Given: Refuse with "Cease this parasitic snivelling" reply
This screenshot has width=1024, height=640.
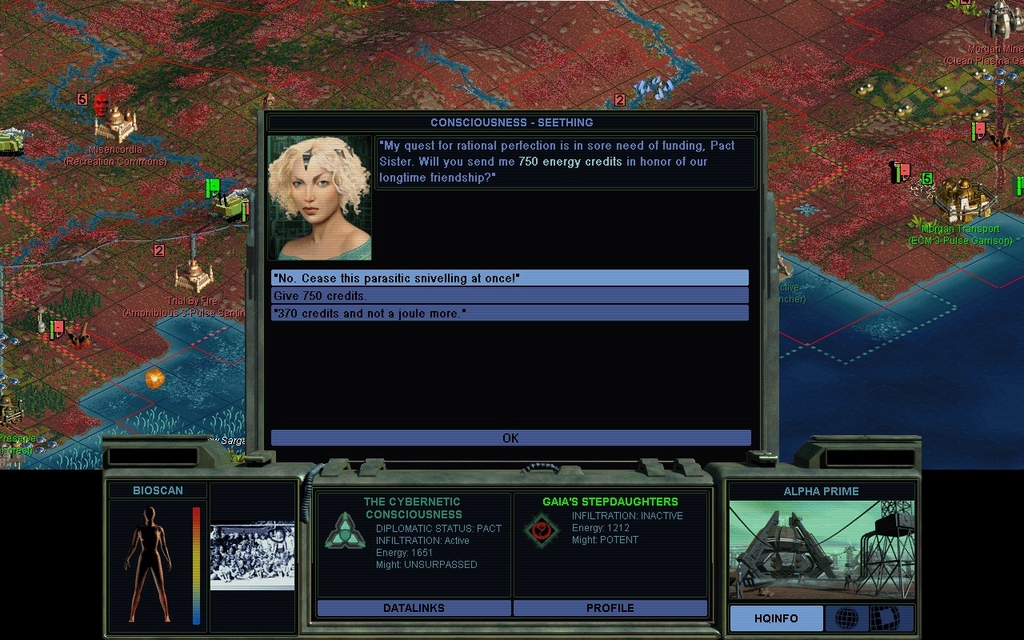Looking at the screenshot, I should 509,278.
